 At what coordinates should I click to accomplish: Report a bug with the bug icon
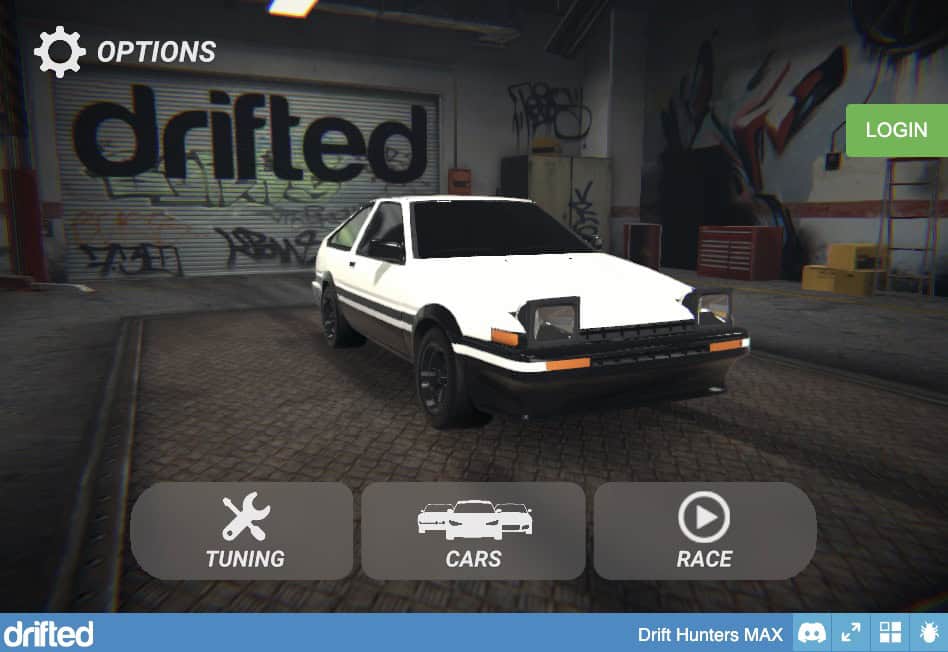pyautogui.click(x=928, y=633)
